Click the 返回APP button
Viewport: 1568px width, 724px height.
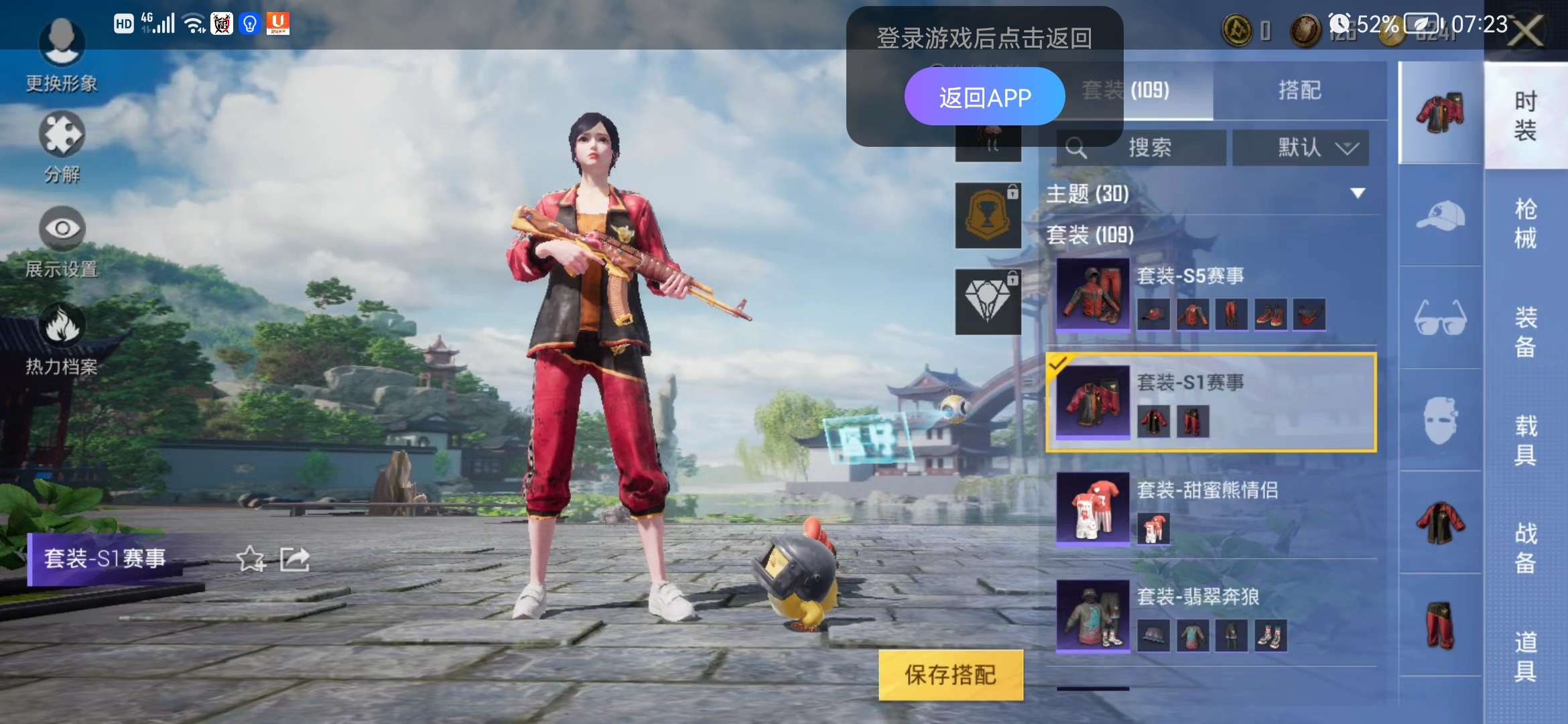coord(986,97)
